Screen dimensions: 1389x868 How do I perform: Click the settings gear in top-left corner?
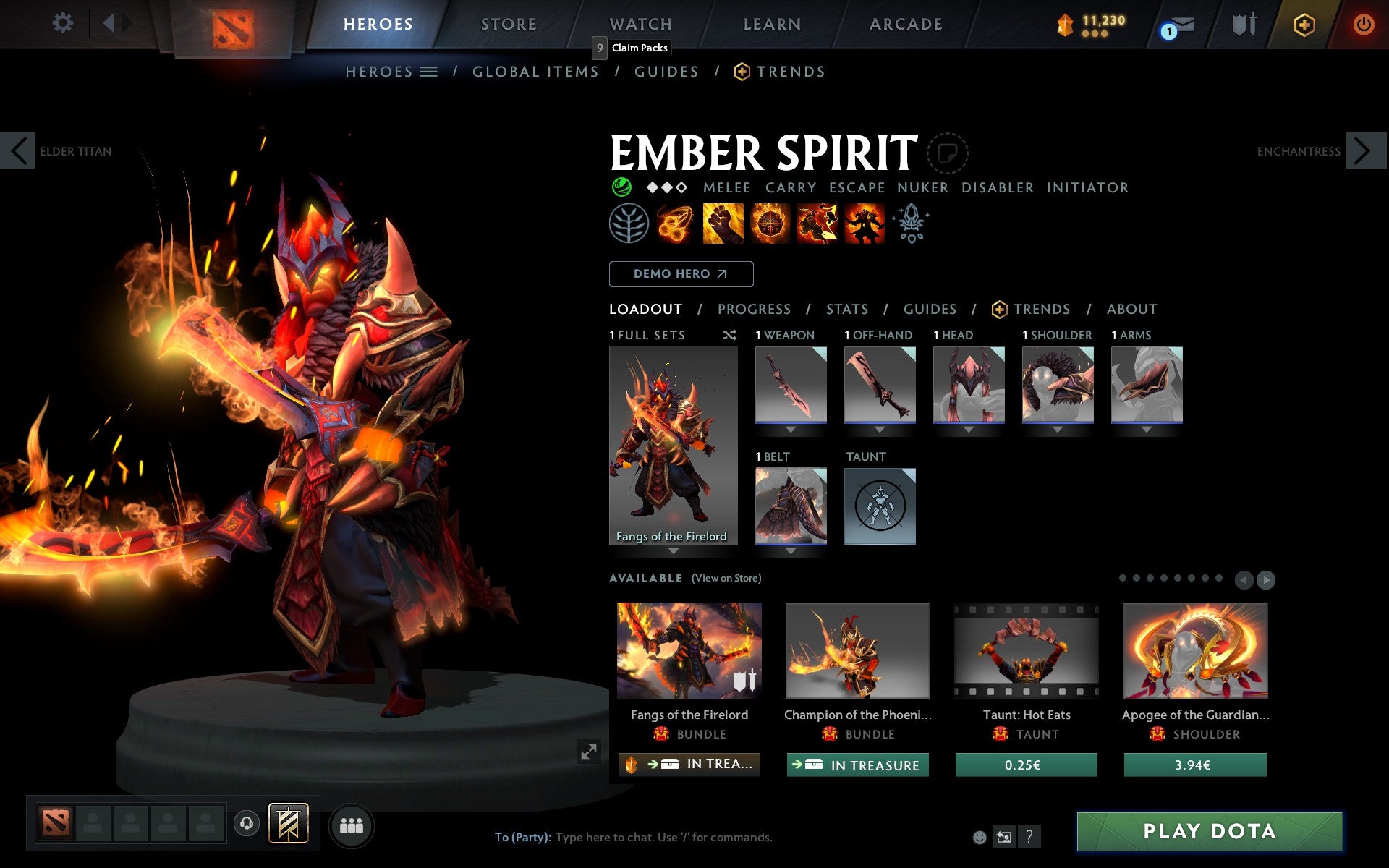(x=64, y=24)
